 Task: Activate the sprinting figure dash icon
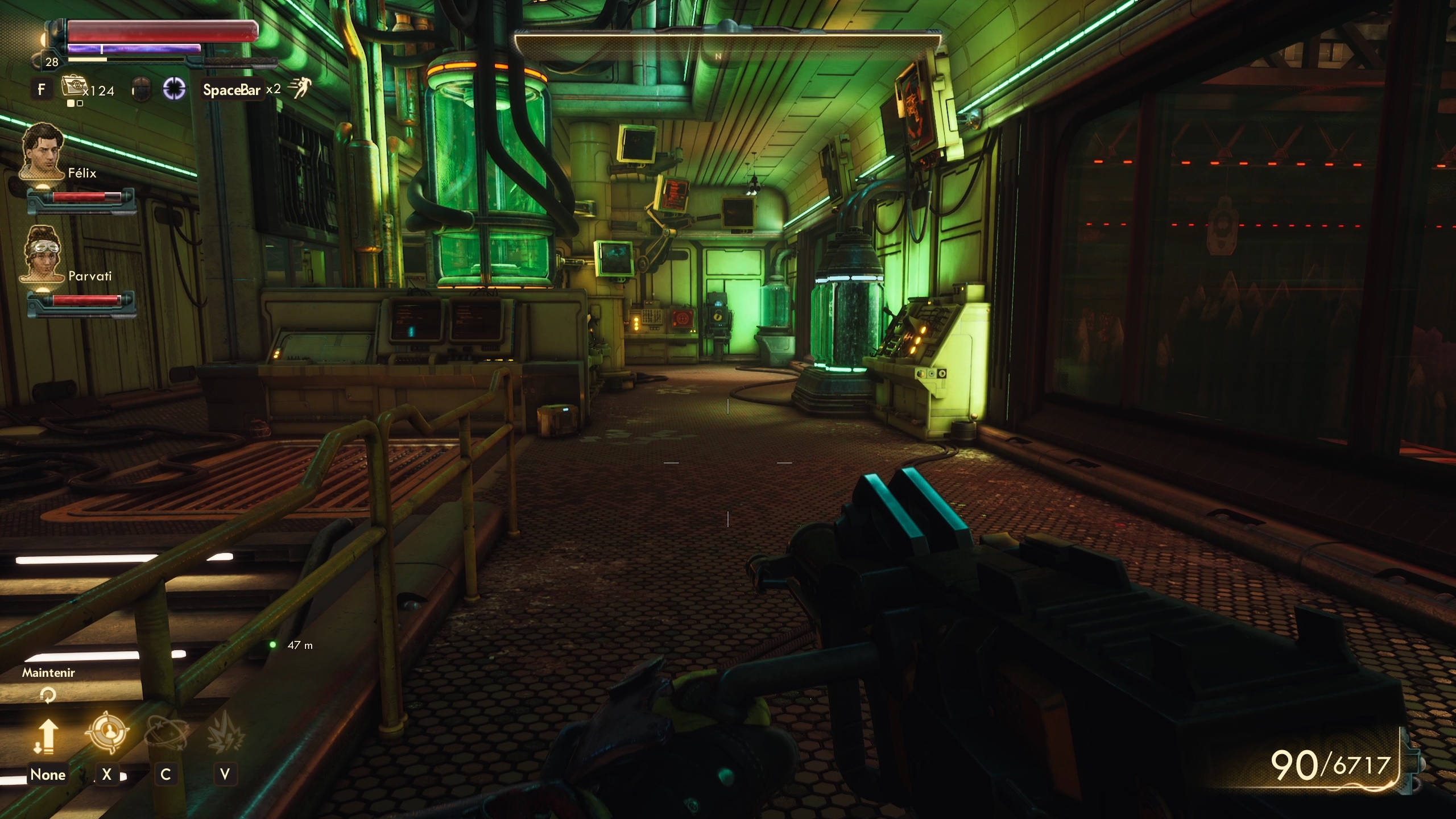[x=299, y=88]
